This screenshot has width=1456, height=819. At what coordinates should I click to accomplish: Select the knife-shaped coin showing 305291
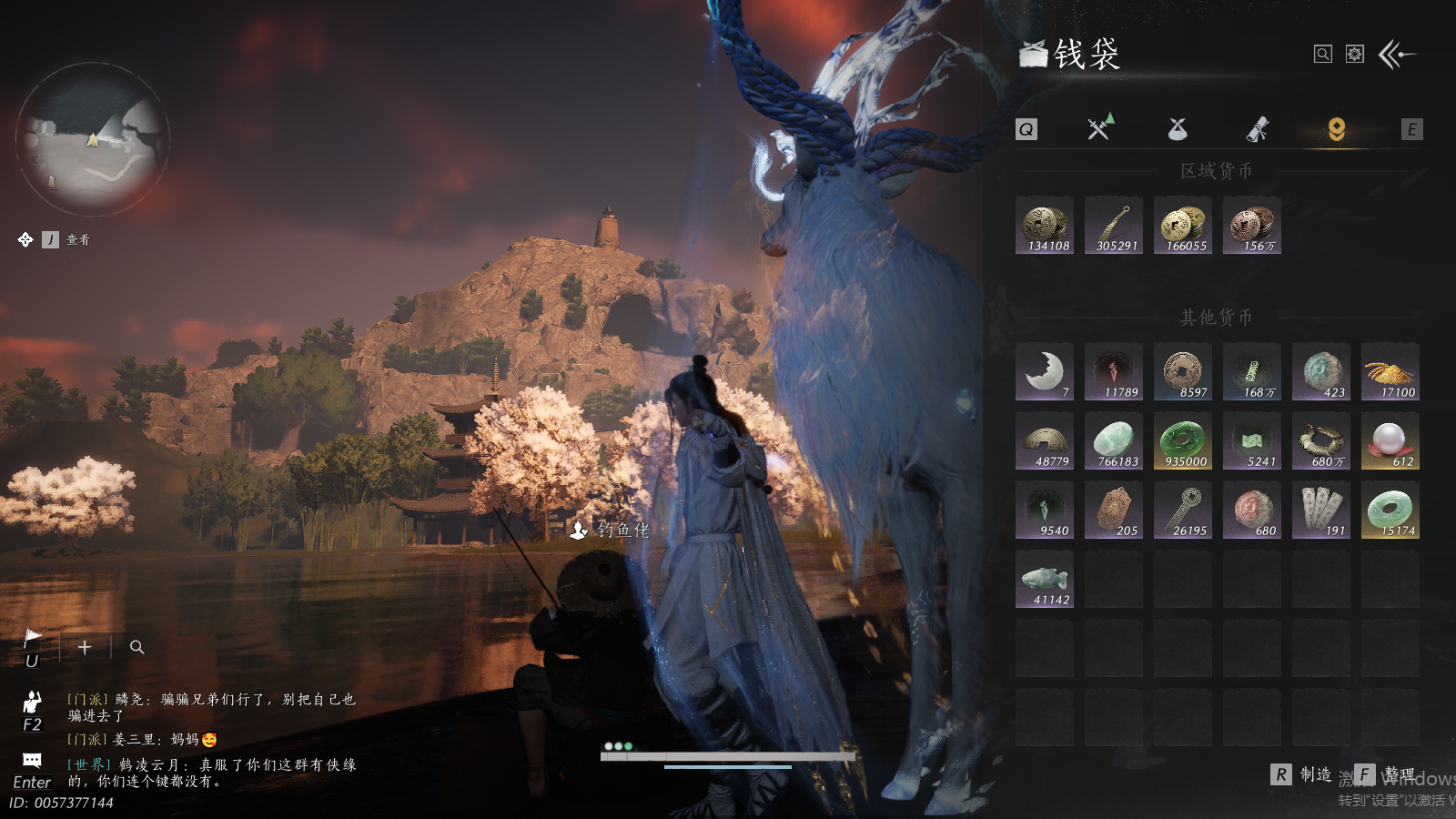1114,225
